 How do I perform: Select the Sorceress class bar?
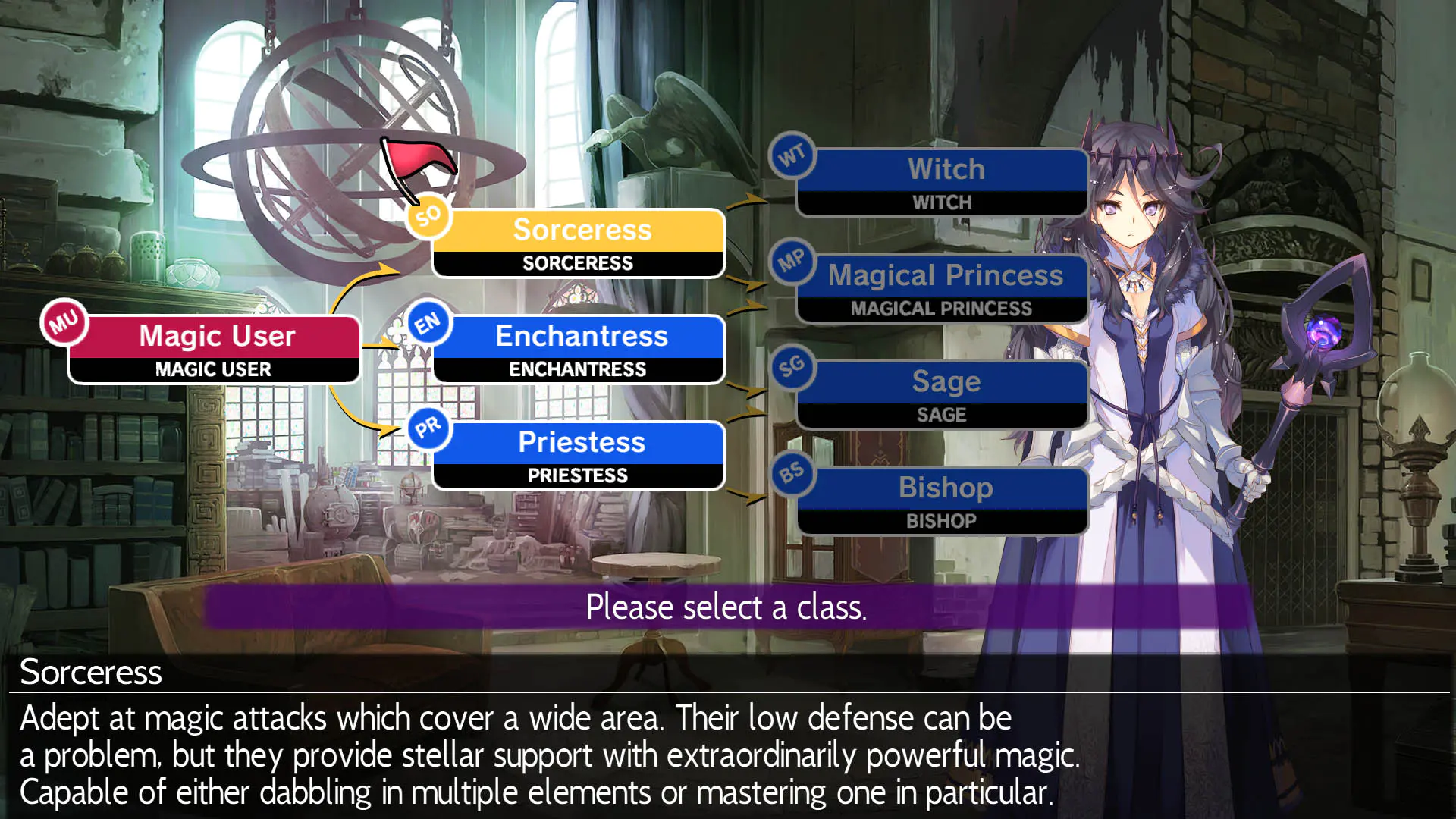pyautogui.click(x=579, y=243)
